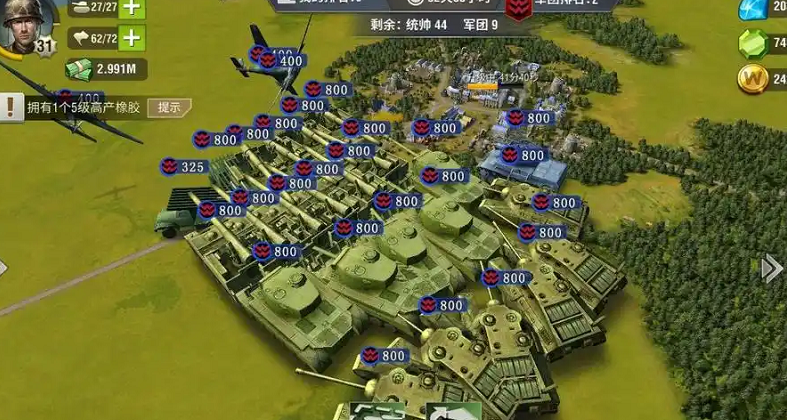Add more tank capacity with plus button
The height and width of the screenshot is (420, 787).
(131, 8)
